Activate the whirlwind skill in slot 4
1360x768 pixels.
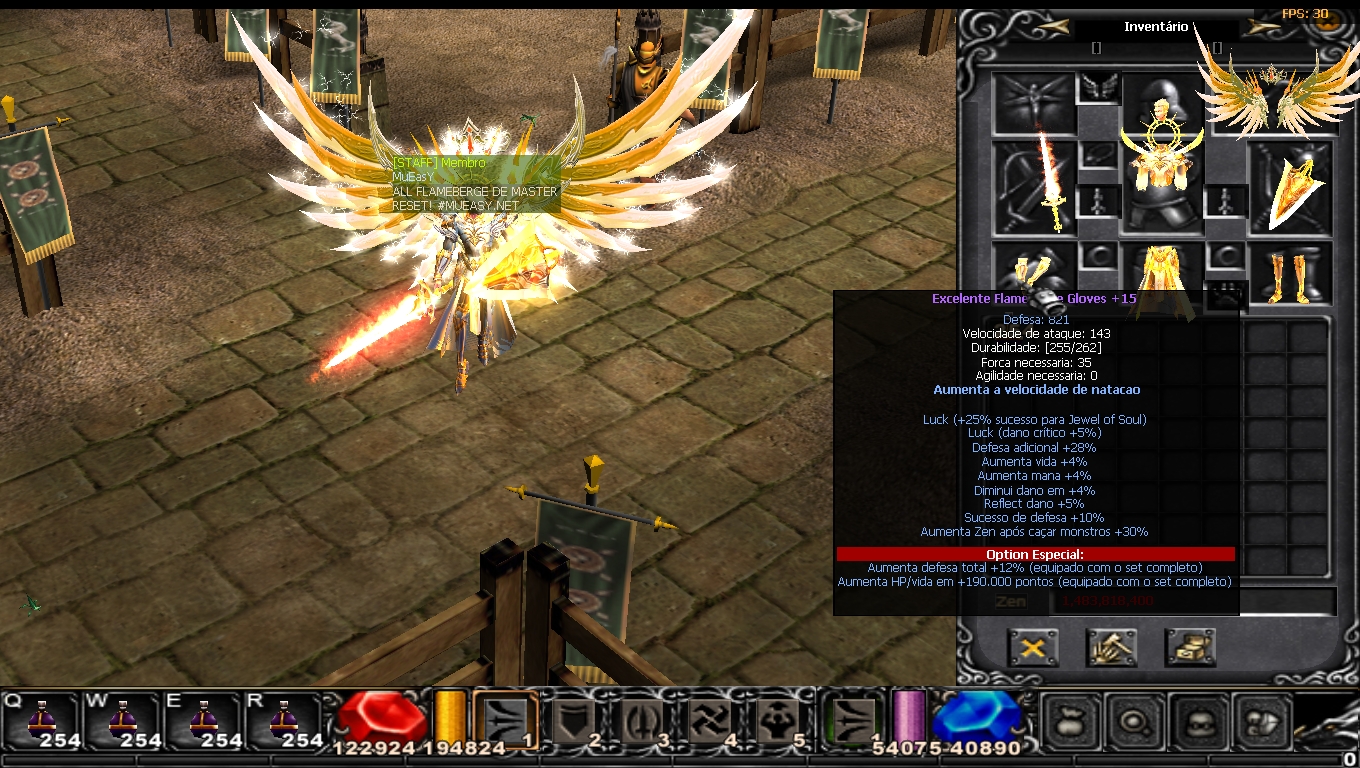[709, 721]
